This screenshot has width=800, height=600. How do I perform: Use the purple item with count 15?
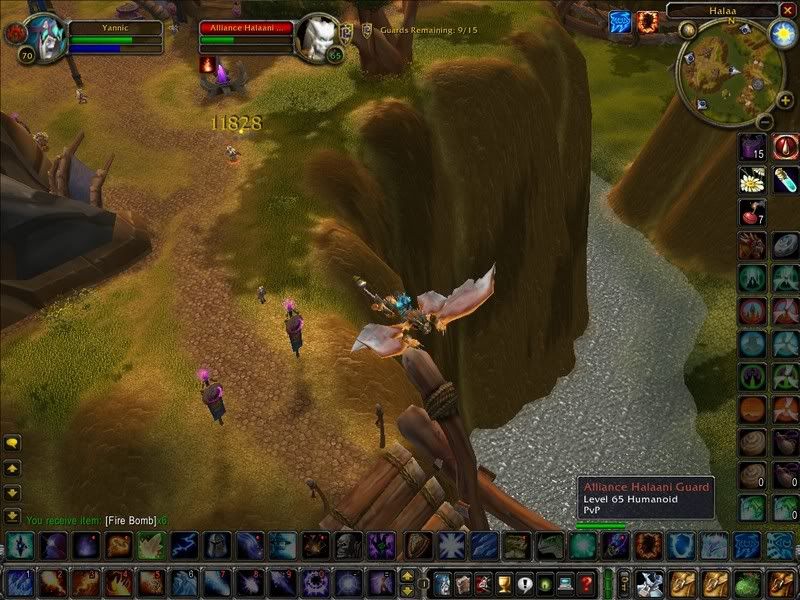click(752, 147)
